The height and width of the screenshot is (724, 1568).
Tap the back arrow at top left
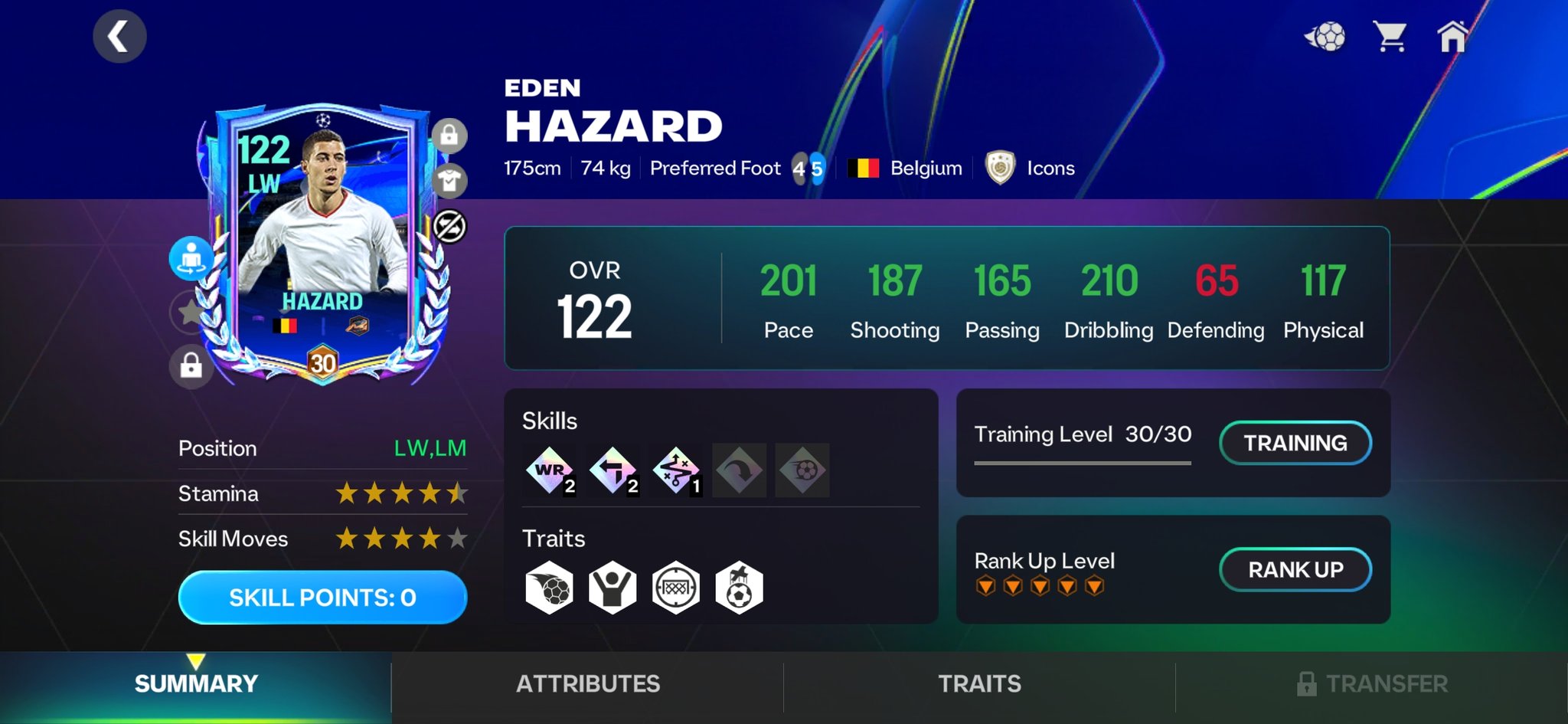pos(119,35)
